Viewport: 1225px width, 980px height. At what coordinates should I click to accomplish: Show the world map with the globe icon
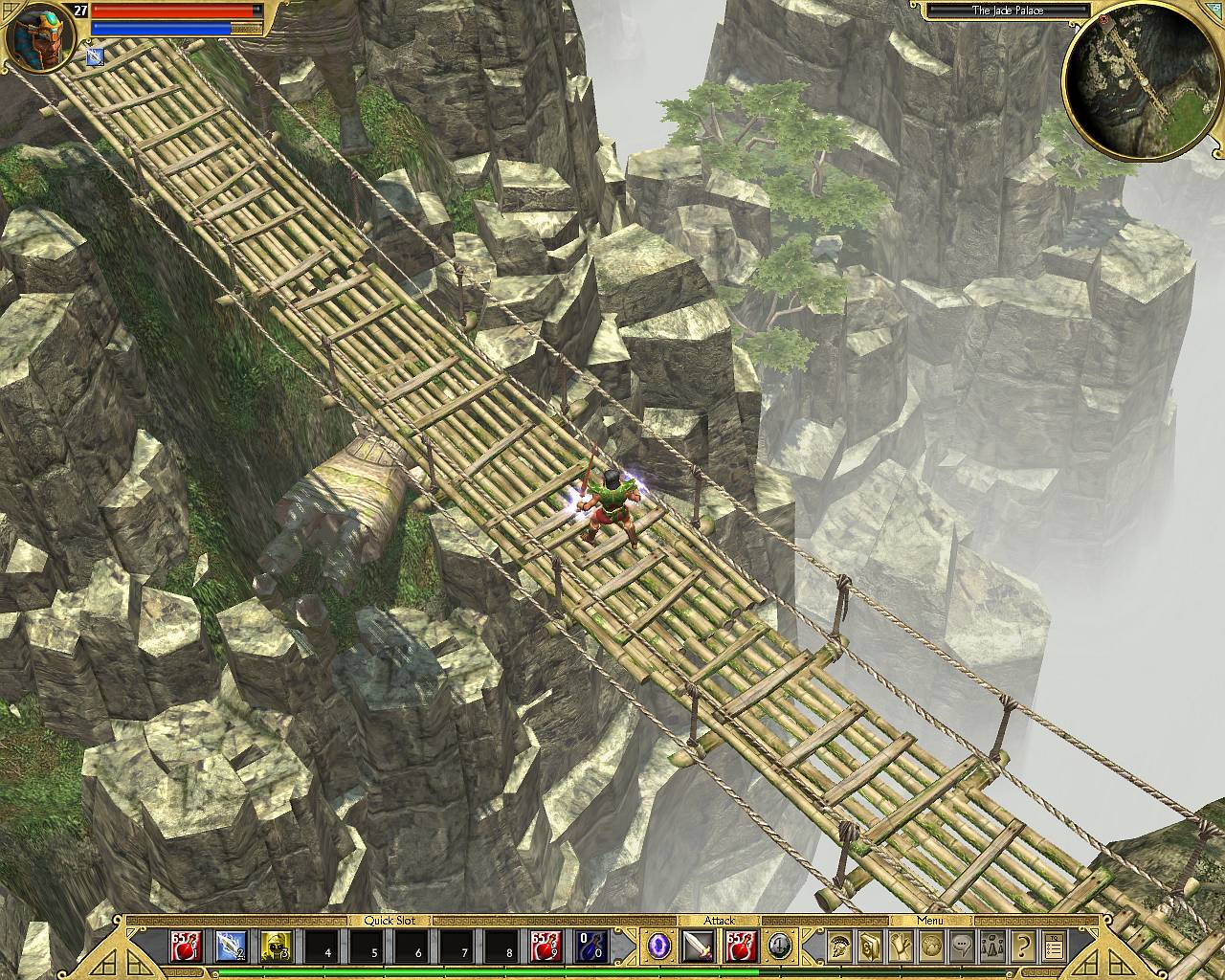coord(931,946)
